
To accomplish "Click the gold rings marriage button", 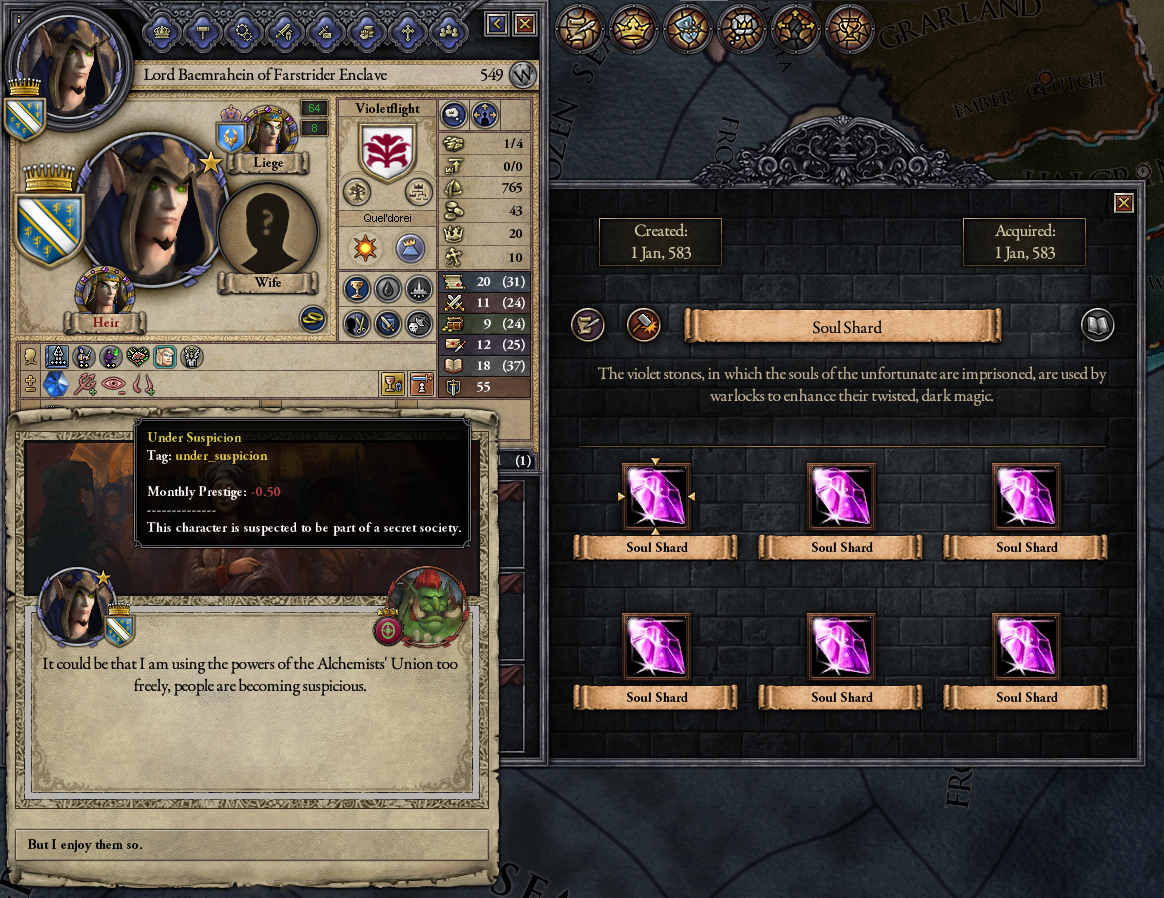I will pyautogui.click(x=314, y=318).
